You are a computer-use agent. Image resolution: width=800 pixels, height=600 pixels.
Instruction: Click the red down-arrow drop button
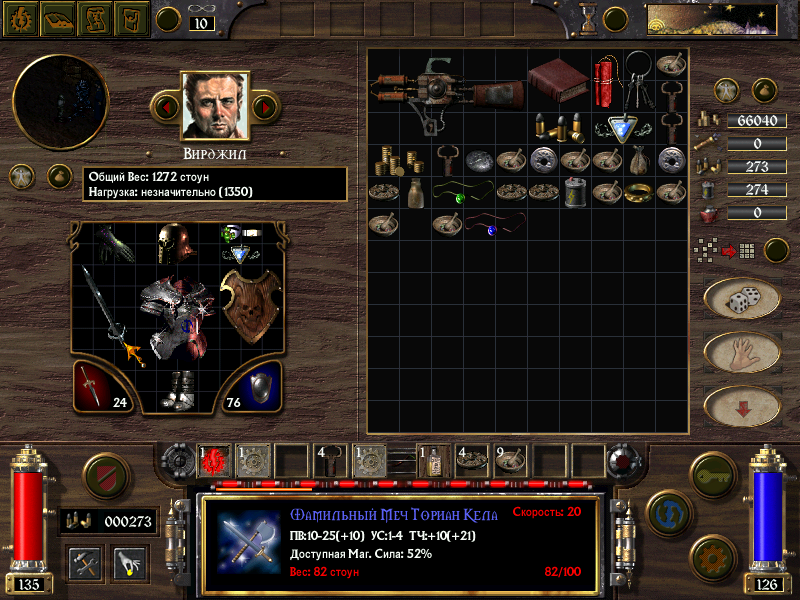coord(741,406)
